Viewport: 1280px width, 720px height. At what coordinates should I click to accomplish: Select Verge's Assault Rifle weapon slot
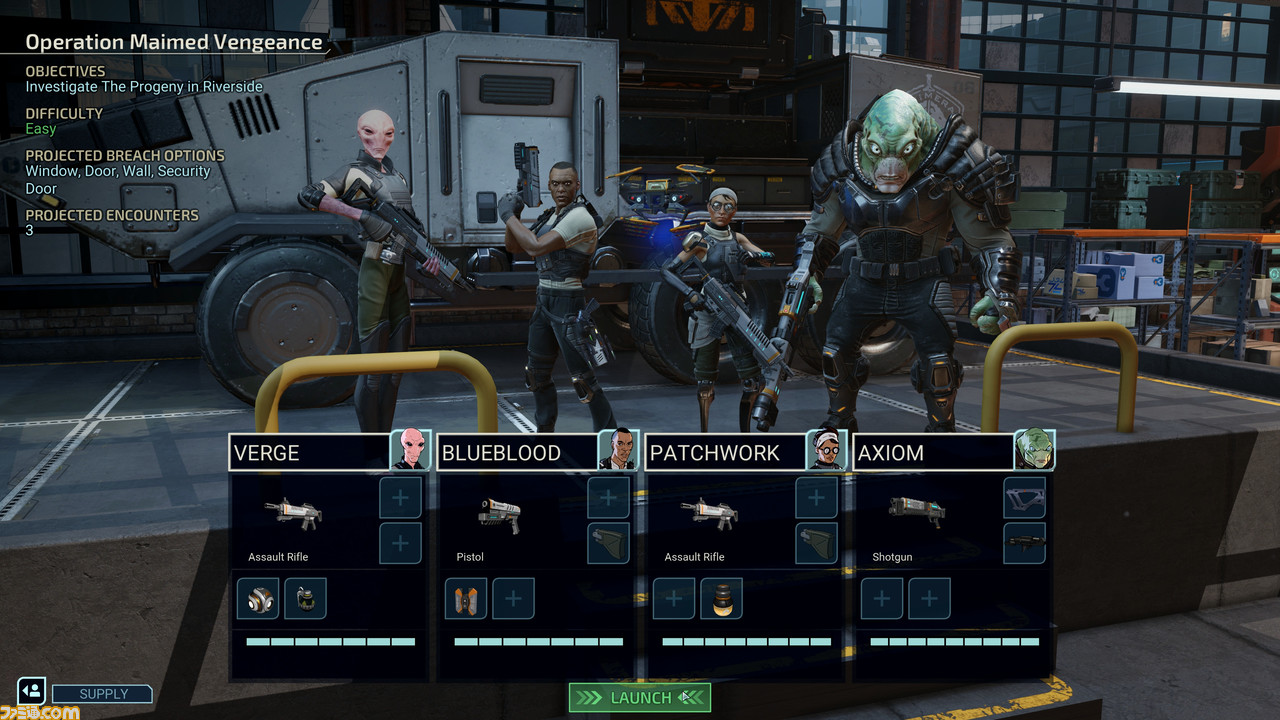[x=292, y=514]
